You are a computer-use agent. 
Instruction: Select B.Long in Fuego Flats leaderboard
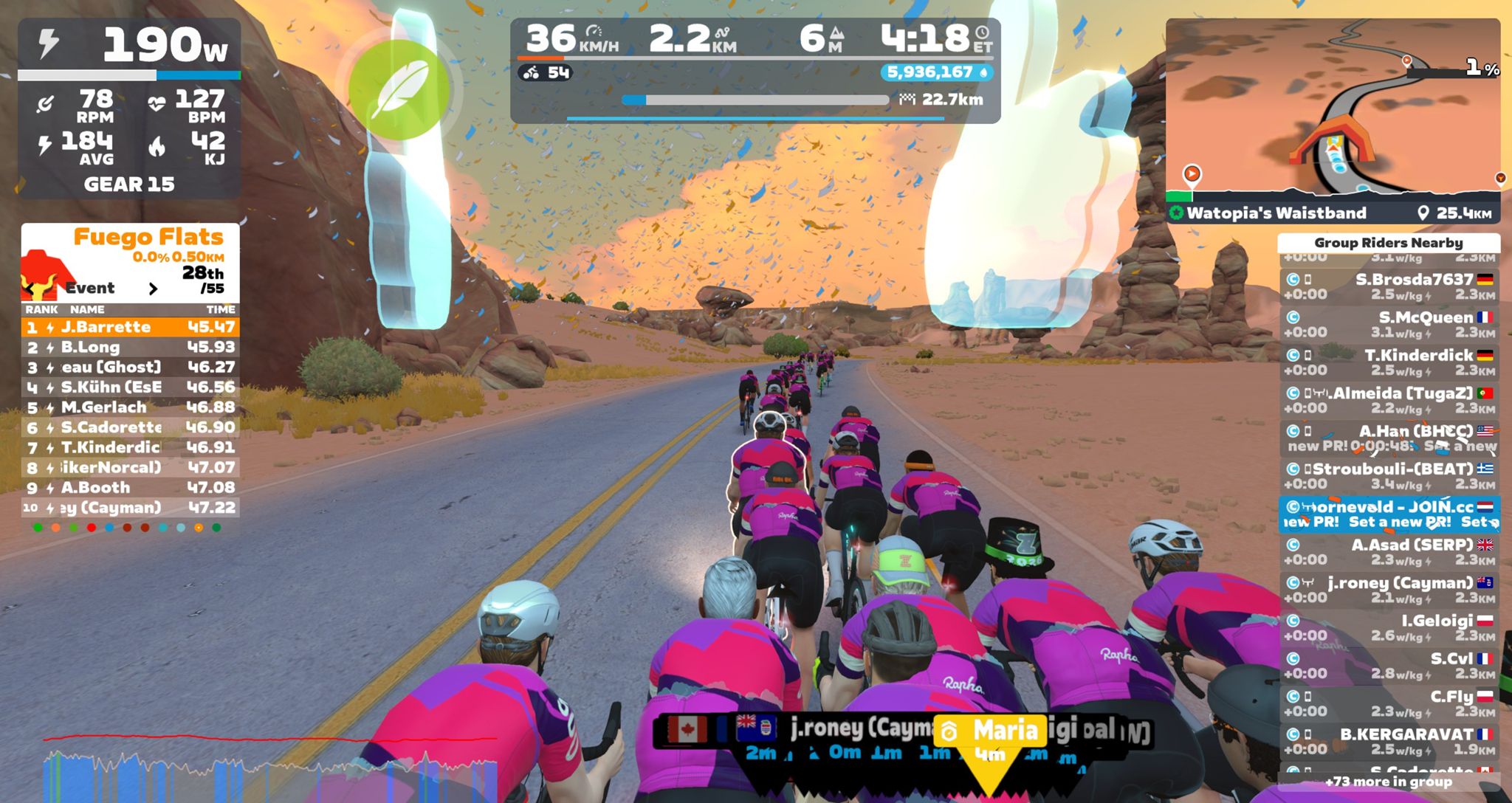130,347
